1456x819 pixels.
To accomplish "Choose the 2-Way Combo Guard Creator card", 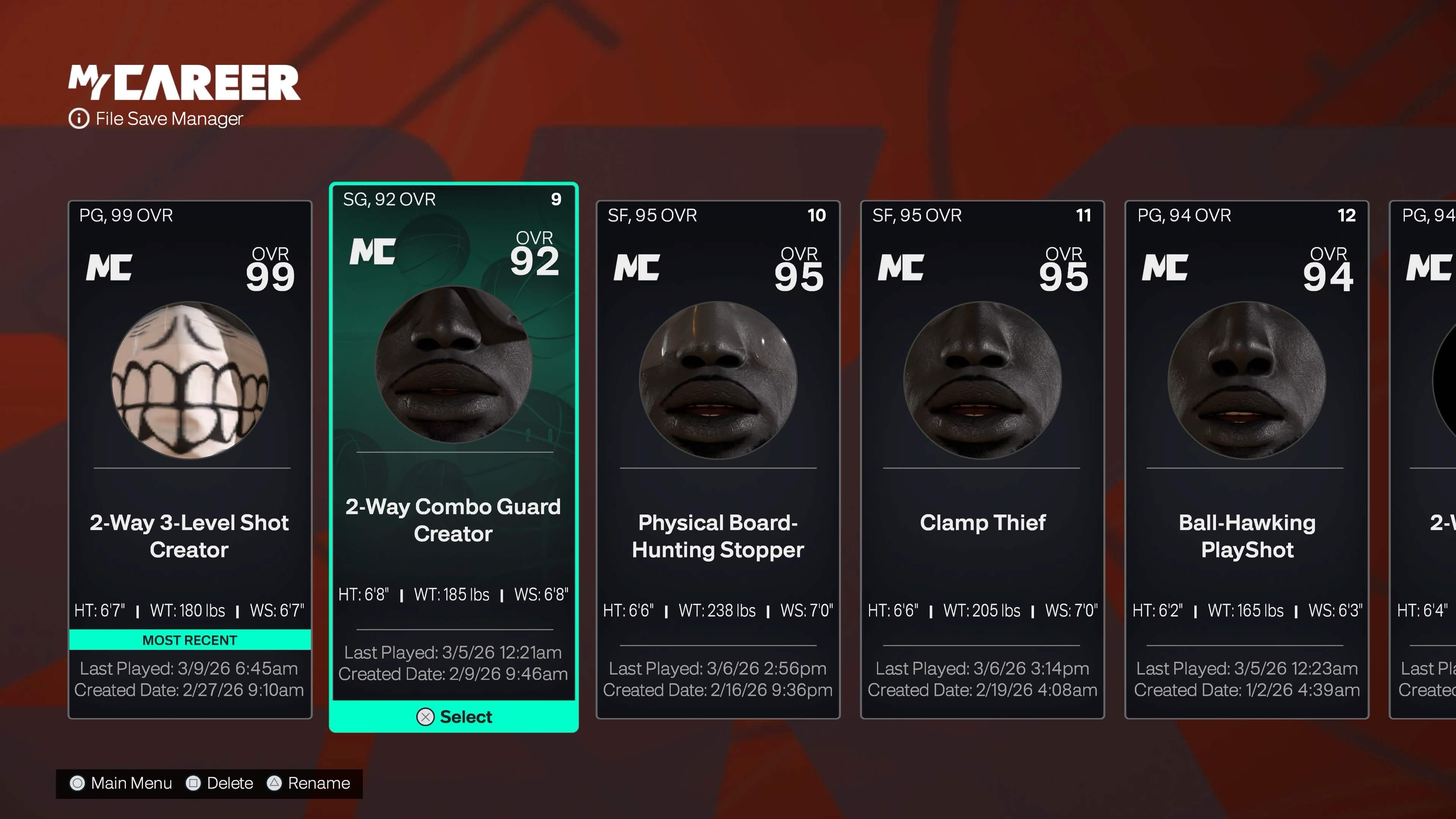I will point(453,441).
